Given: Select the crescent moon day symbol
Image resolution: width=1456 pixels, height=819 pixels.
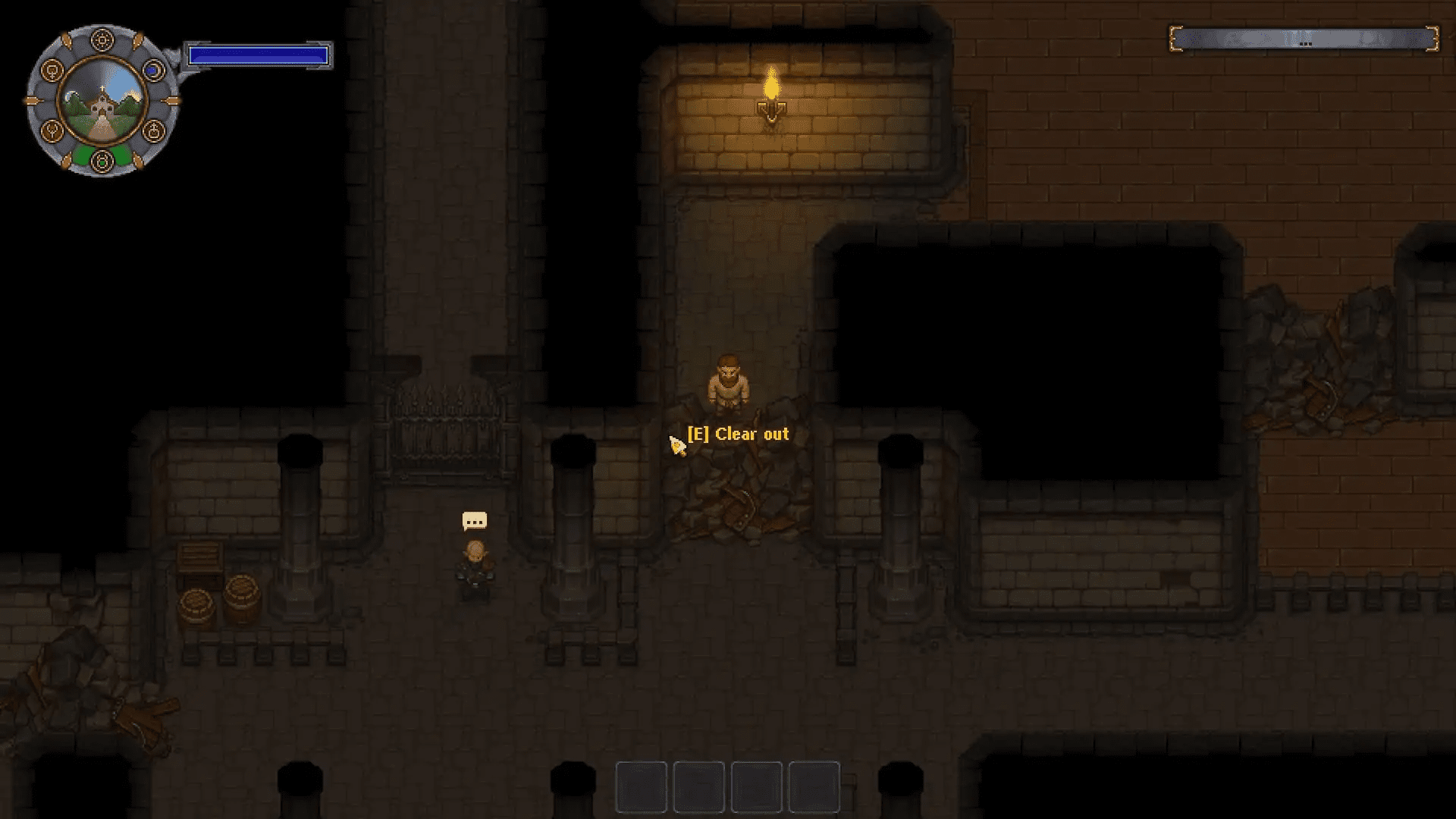Looking at the screenshot, I should [153, 71].
